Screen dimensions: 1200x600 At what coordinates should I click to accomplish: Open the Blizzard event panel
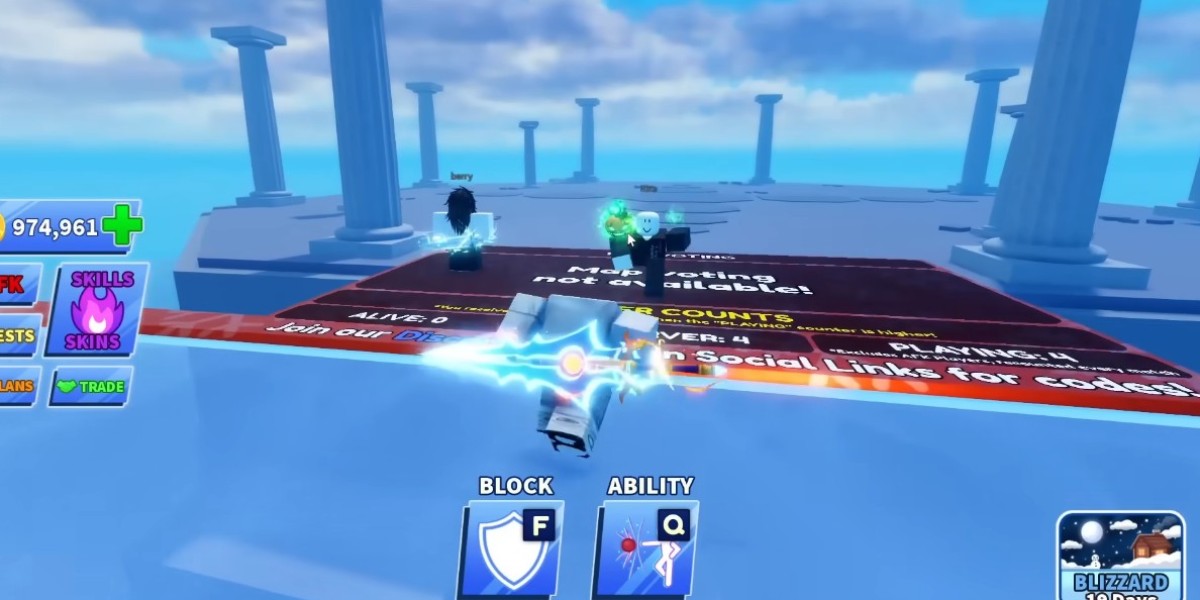pyautogui.click(x=1120, y=555)
